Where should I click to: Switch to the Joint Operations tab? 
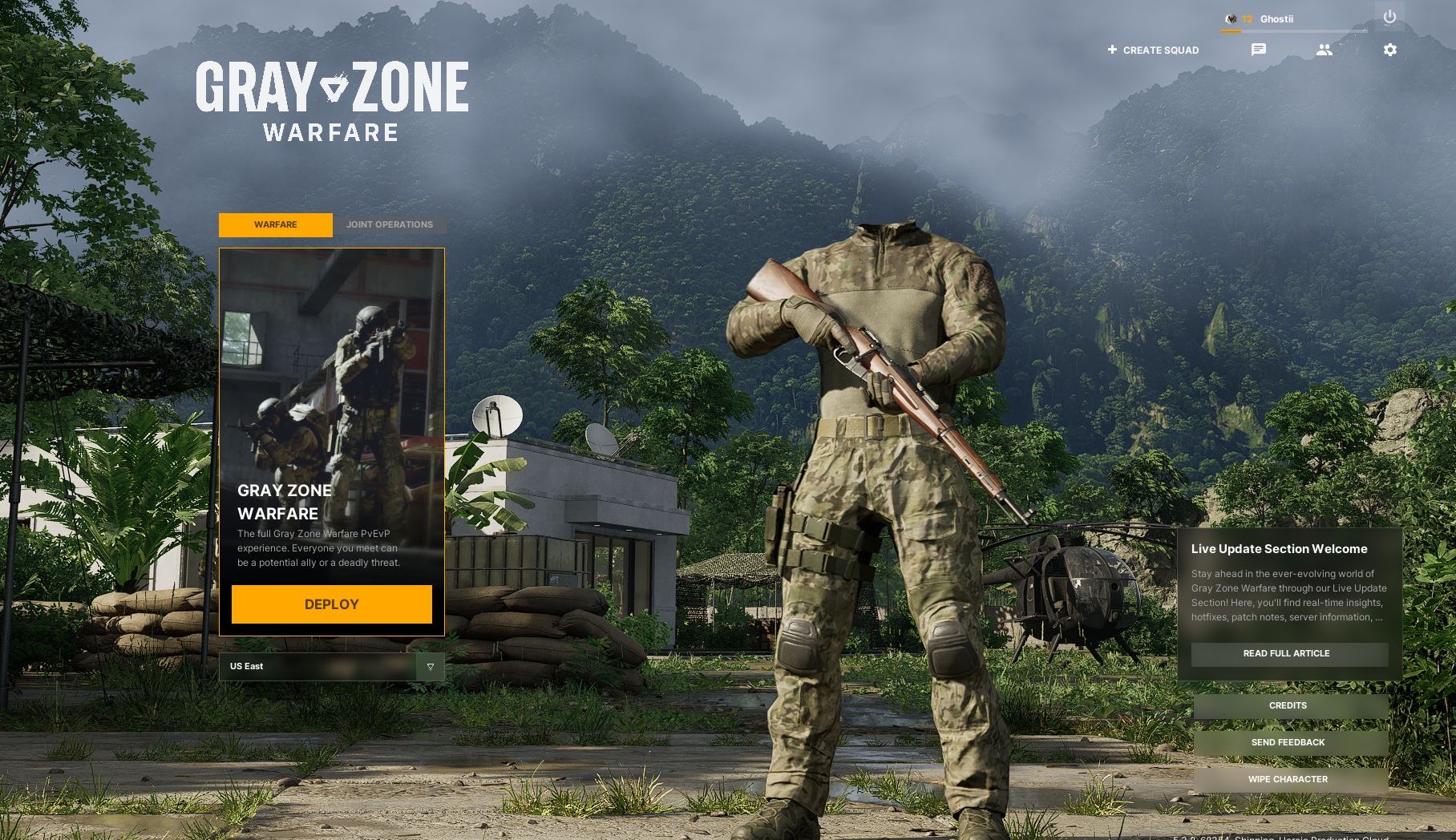[390, 225]
